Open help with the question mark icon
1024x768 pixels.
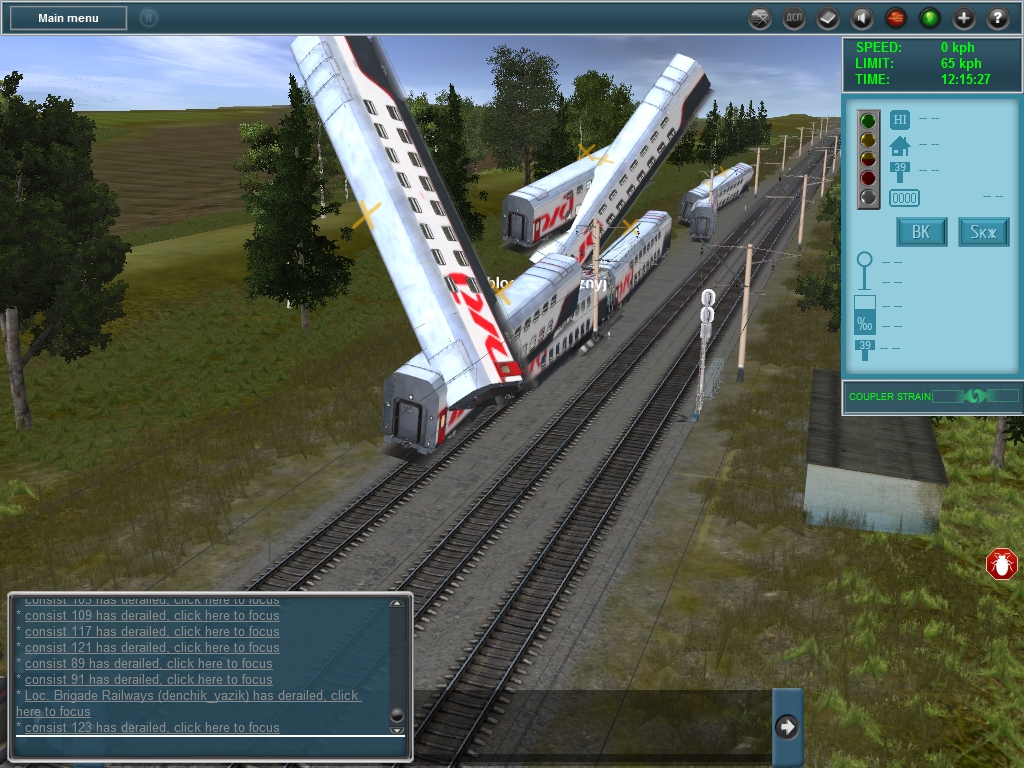click(998, 18)
